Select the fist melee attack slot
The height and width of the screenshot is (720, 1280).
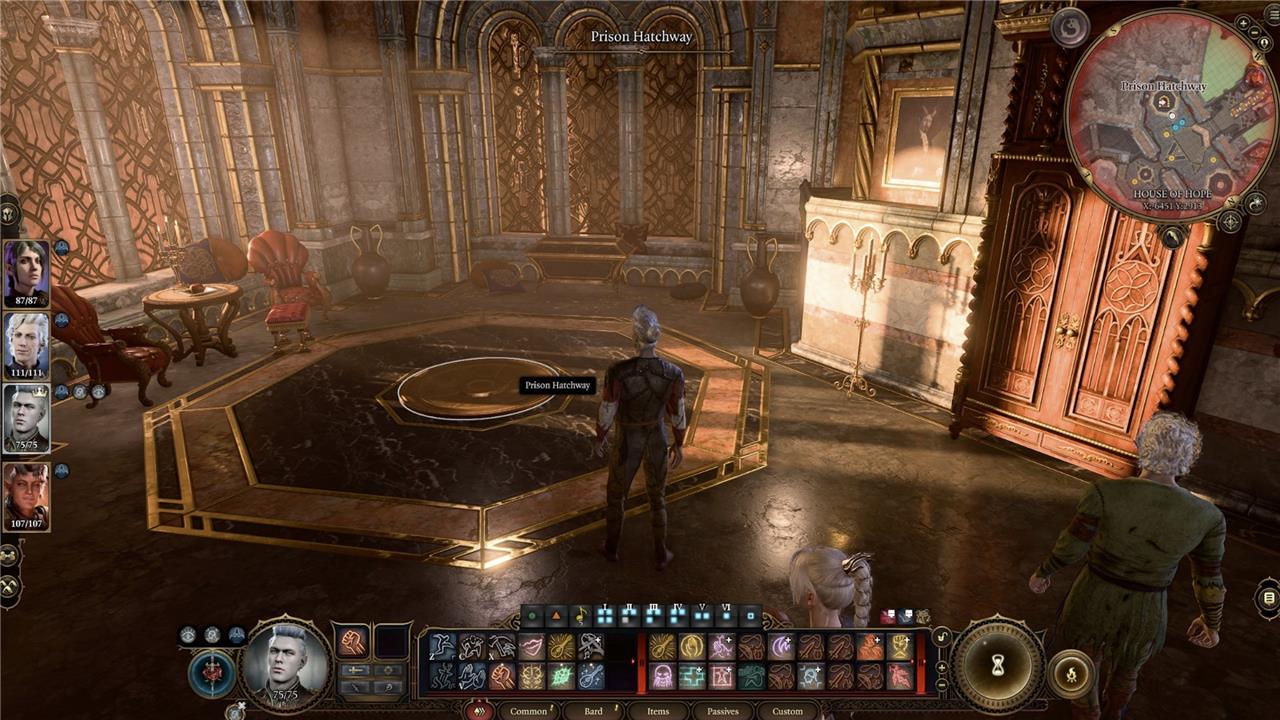352,642
